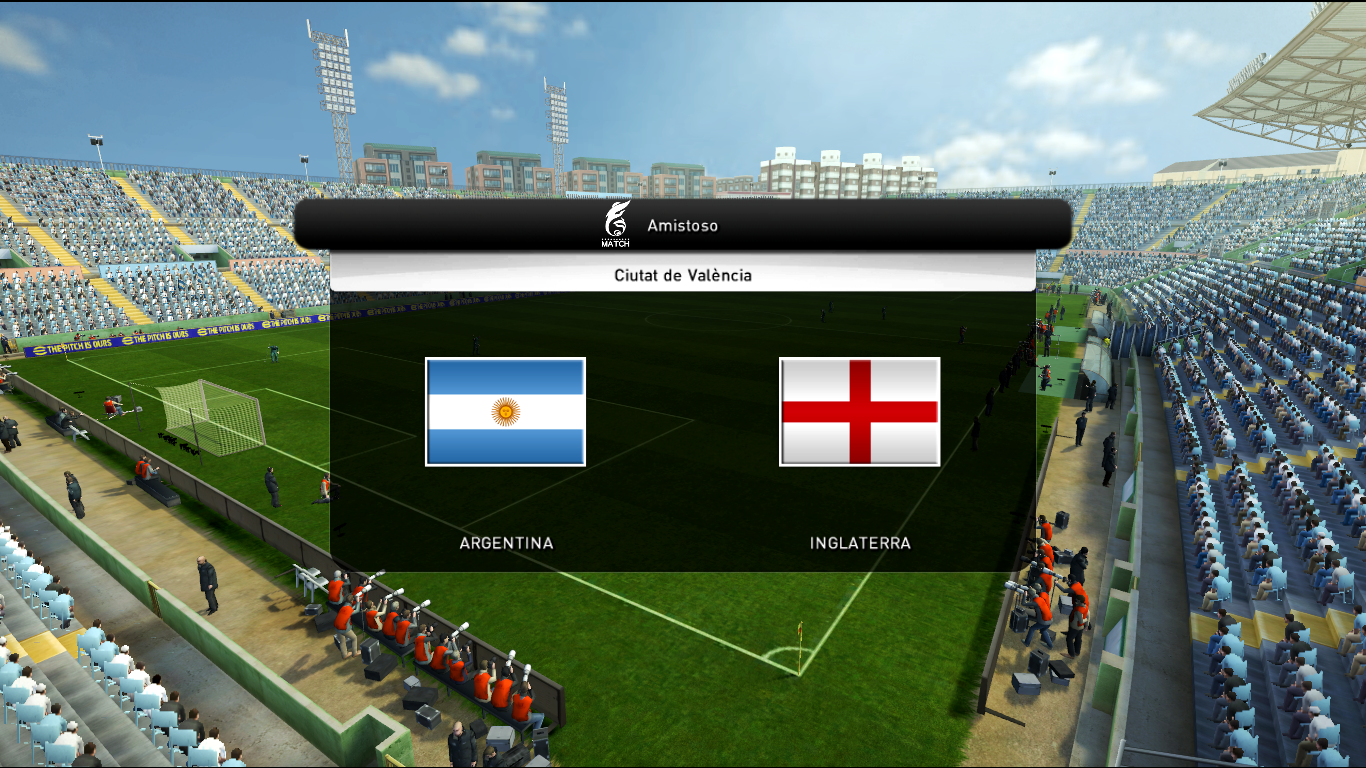
Task: Click the Ciutat de València stadium banner
Action: click(x=682, y=275)
